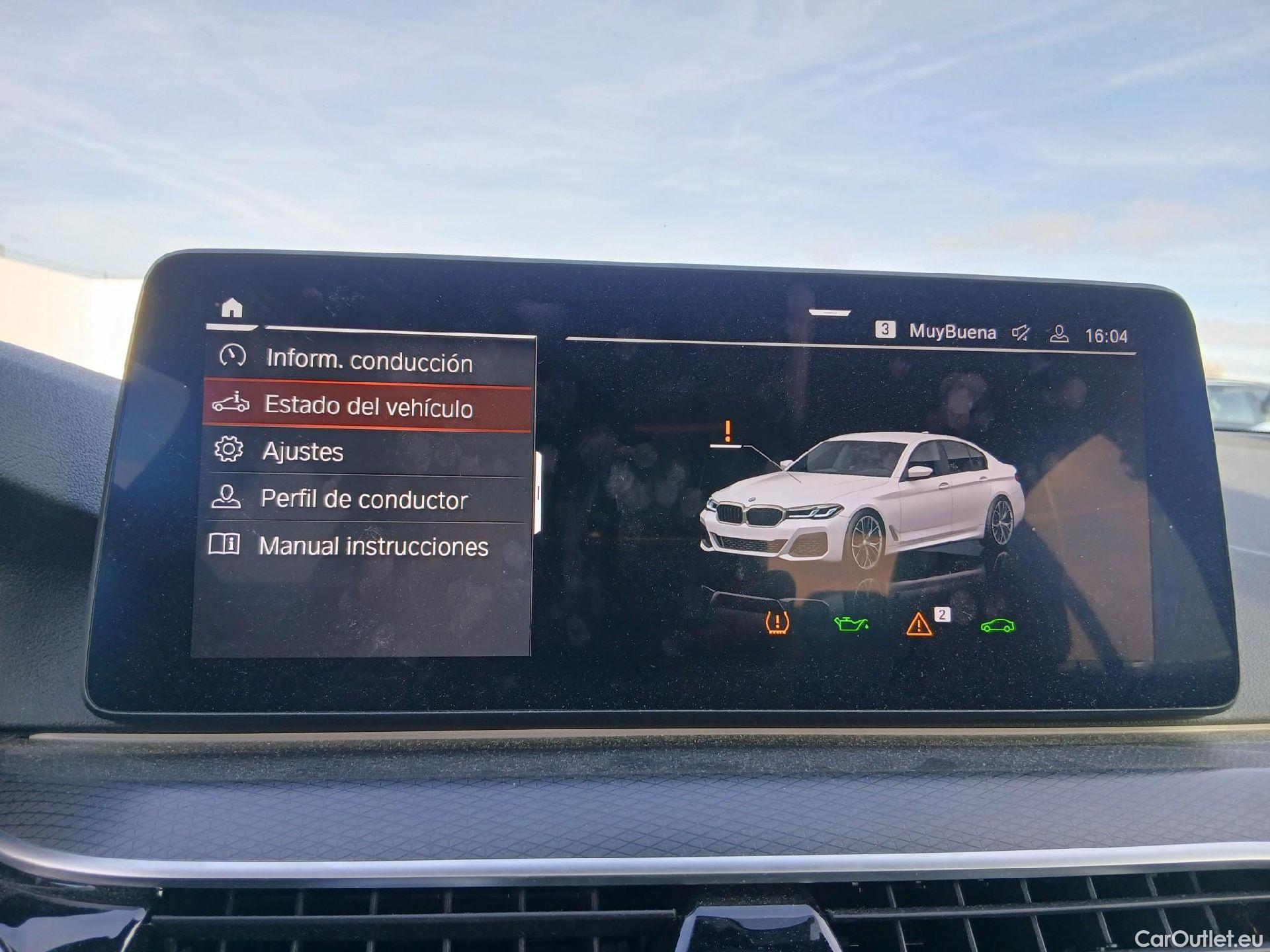Open the notifications badge showing 3
This screenshot has height=952, width=1270.
coord(885,329)
